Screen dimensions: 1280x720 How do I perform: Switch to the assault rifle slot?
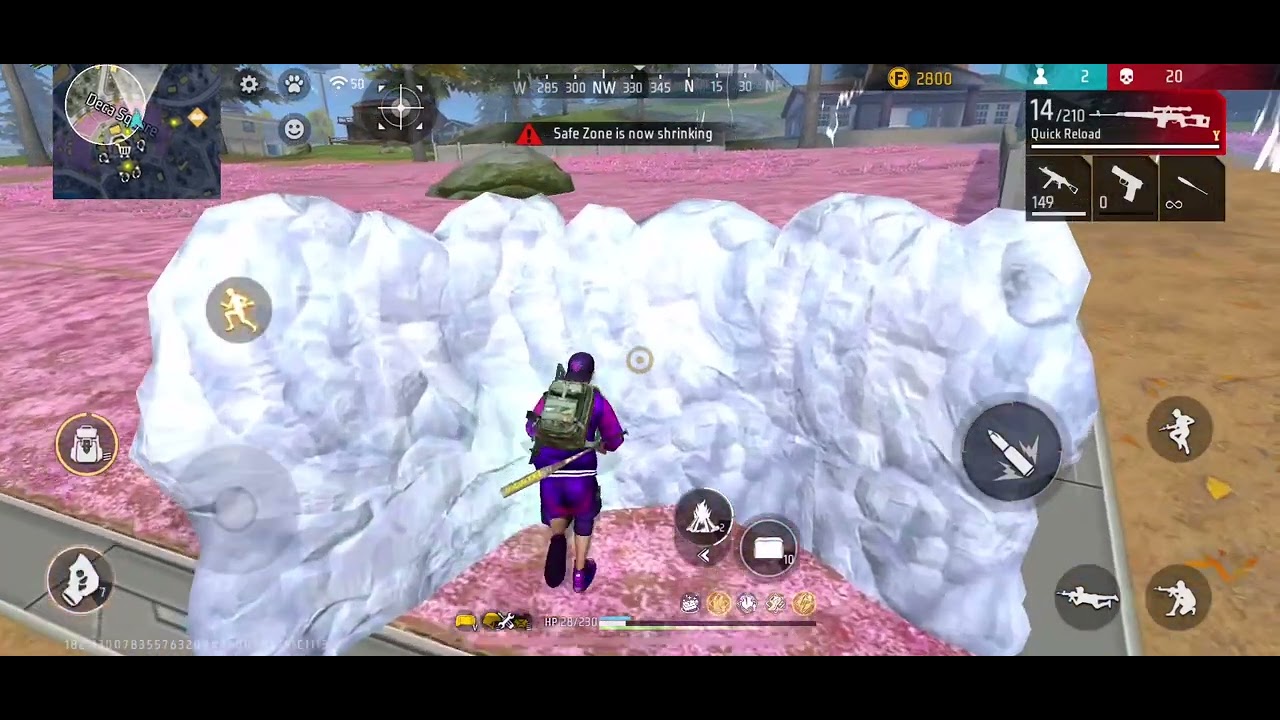1058,188
